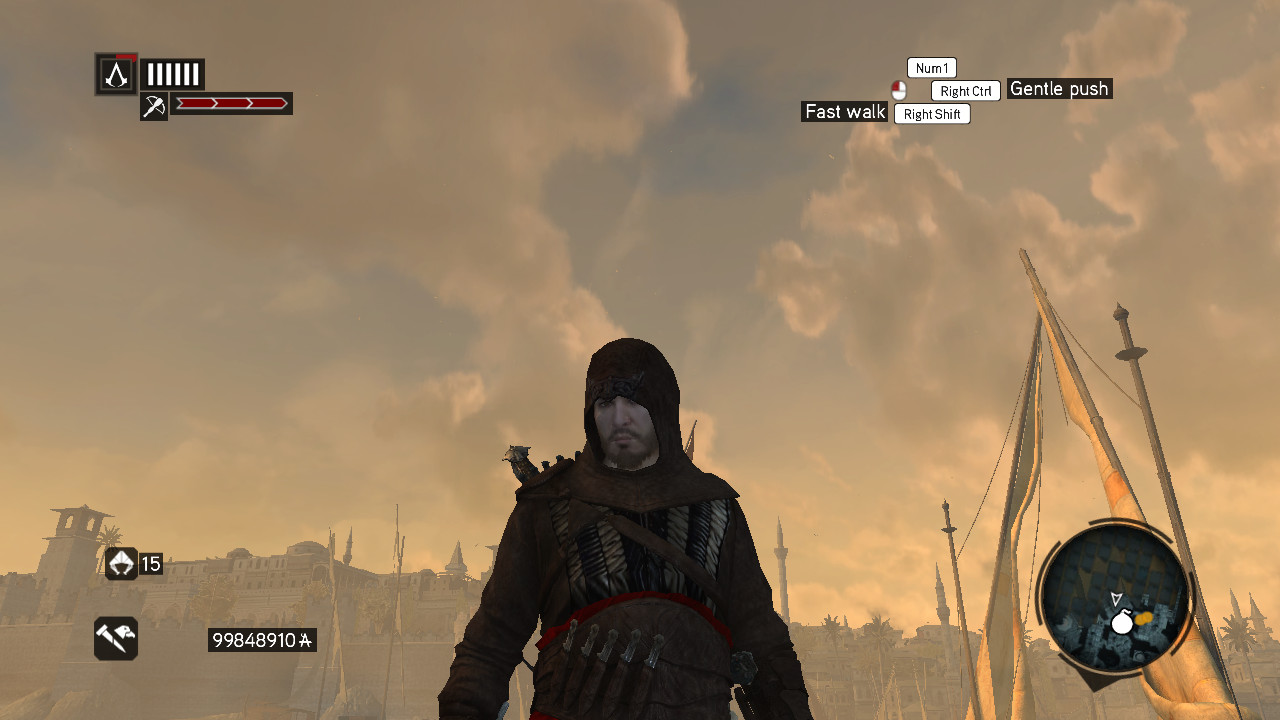The width and height of the screenshot is (1280, 720).
Task: Click the white health segment bar
Action: [x=172, y=73]
